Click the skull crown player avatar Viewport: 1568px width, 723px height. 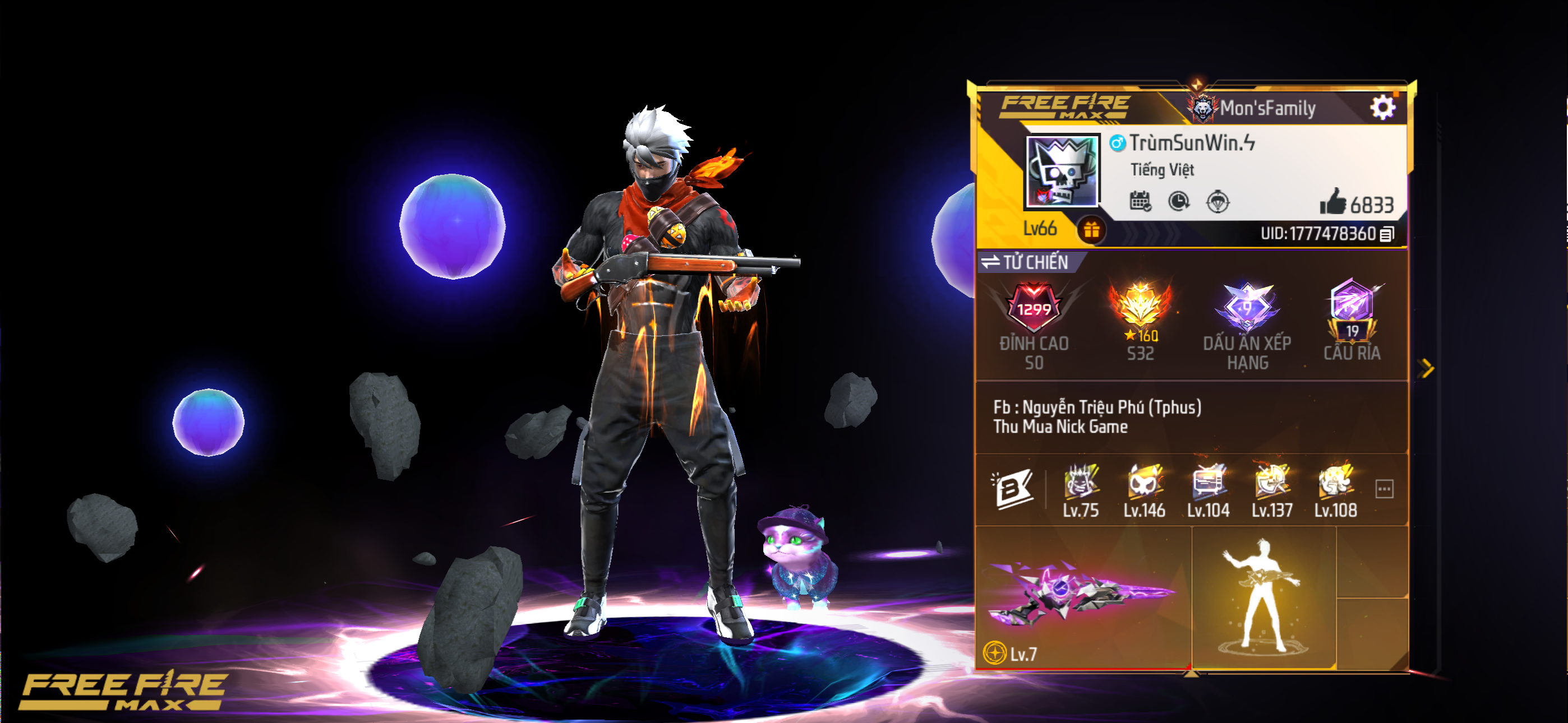point(1062,171)
